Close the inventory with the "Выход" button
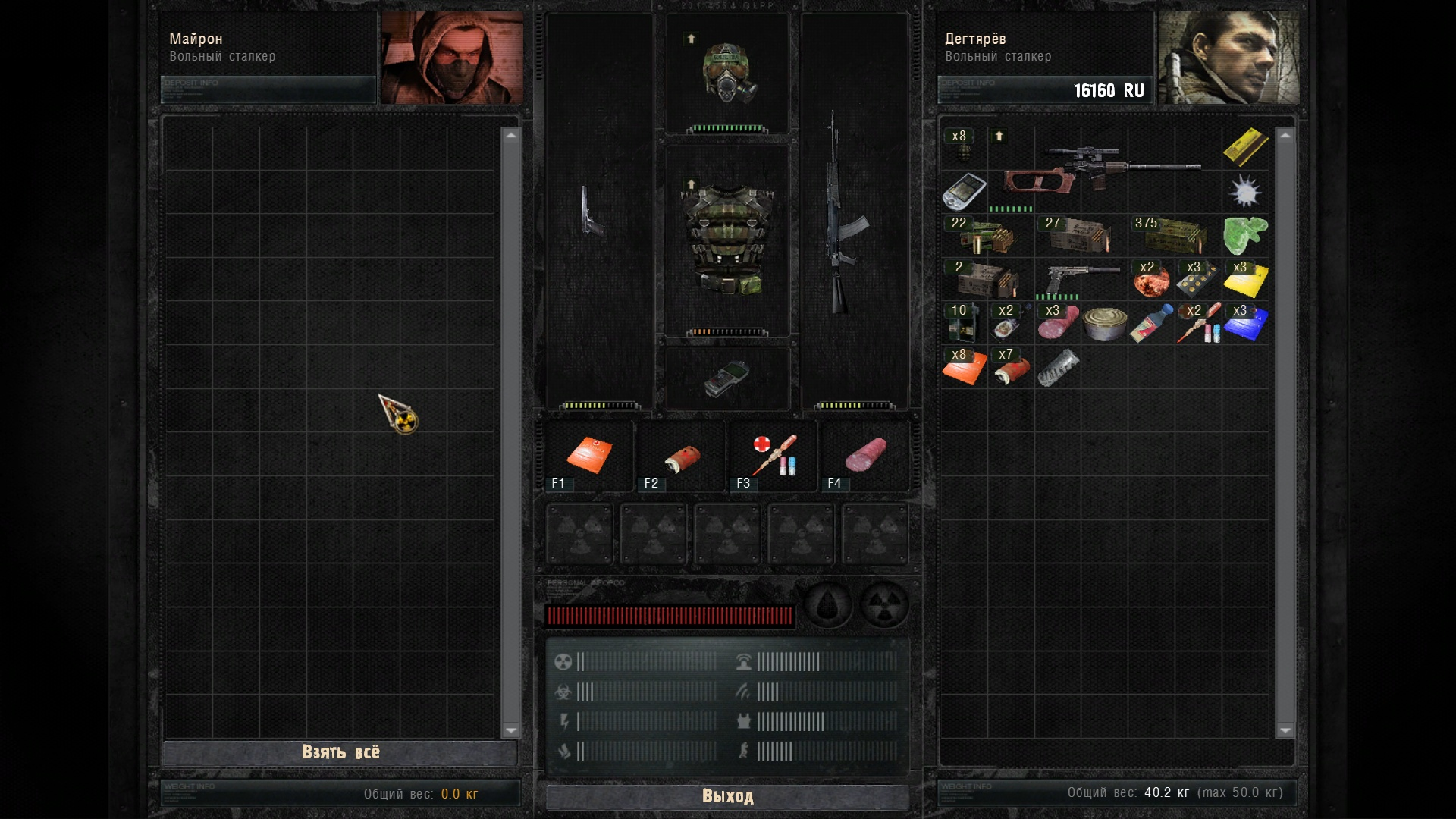 click(x=727, y=796)
